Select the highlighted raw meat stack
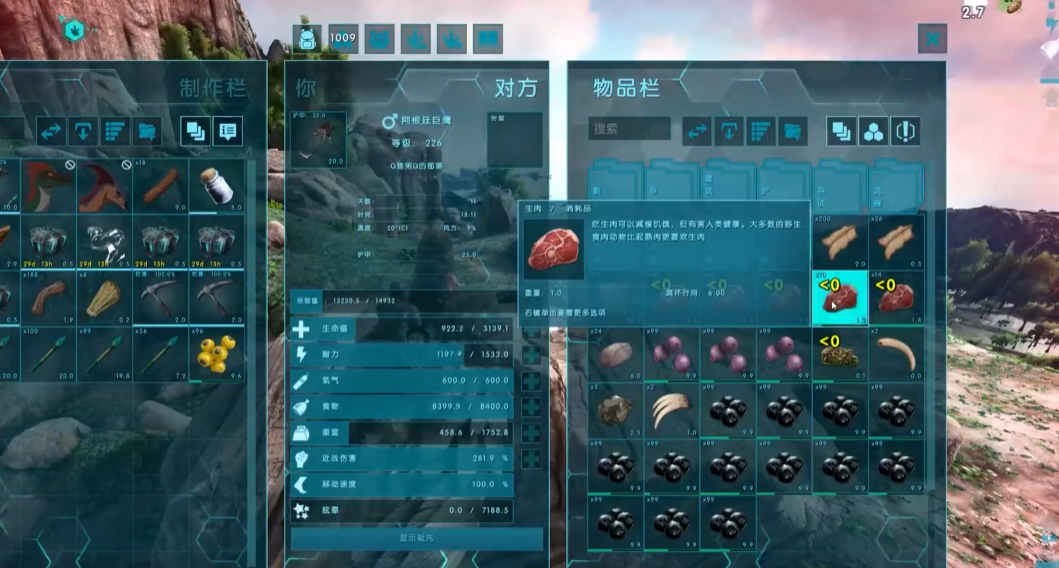 [839, 297]
